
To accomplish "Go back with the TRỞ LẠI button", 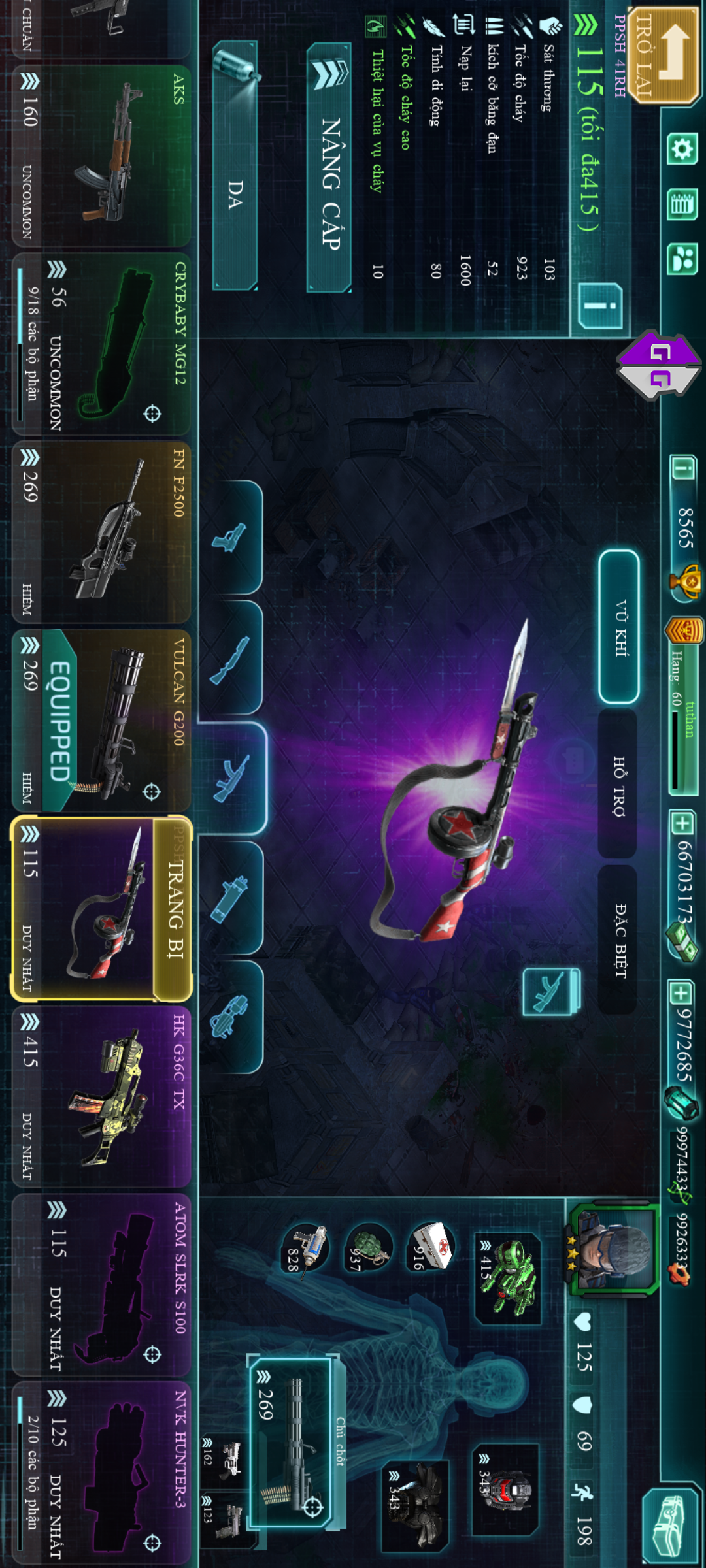I will point(660,56).
